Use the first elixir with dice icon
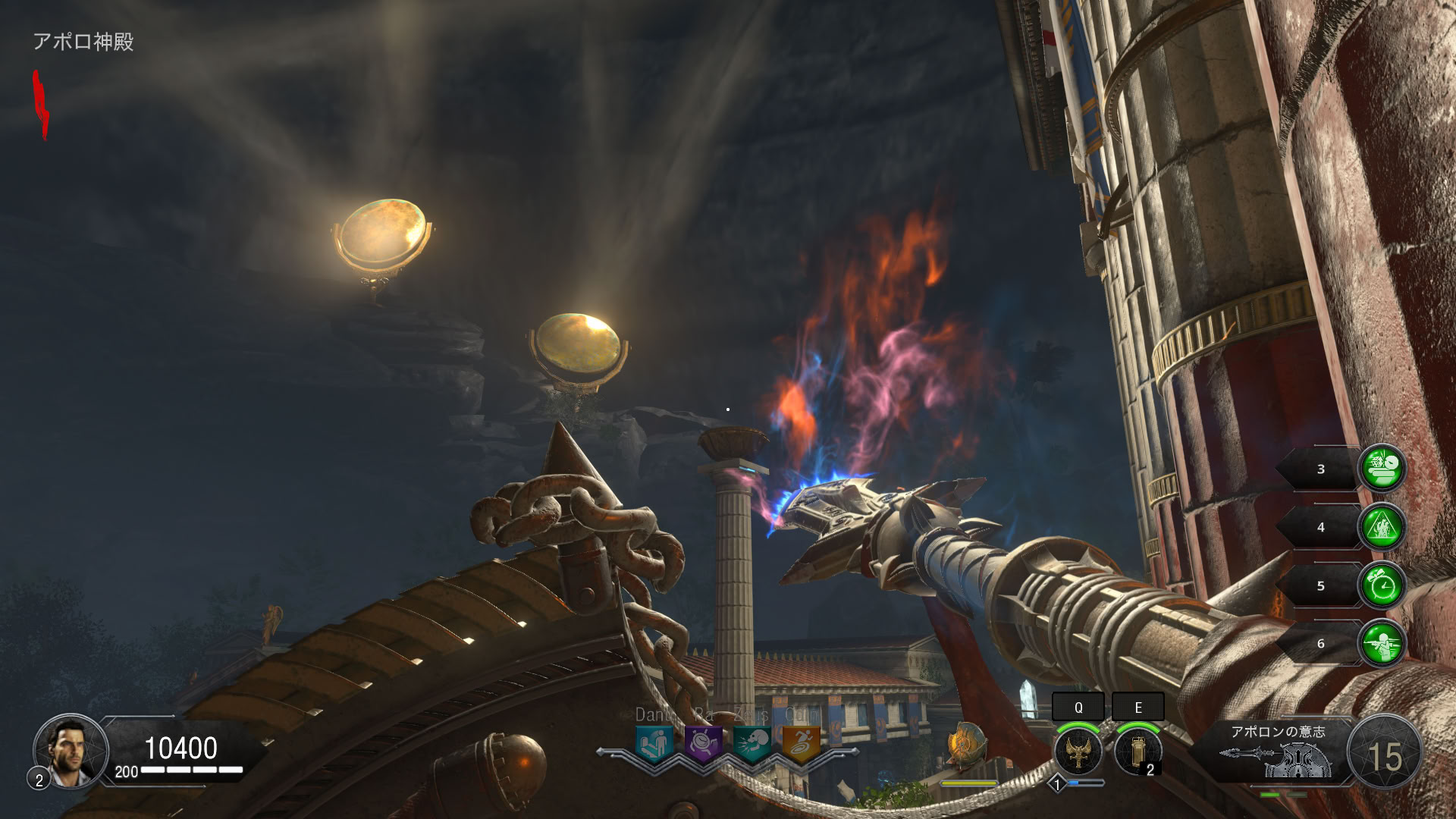Screen dimensions: 1456x819 [1382, 469]
